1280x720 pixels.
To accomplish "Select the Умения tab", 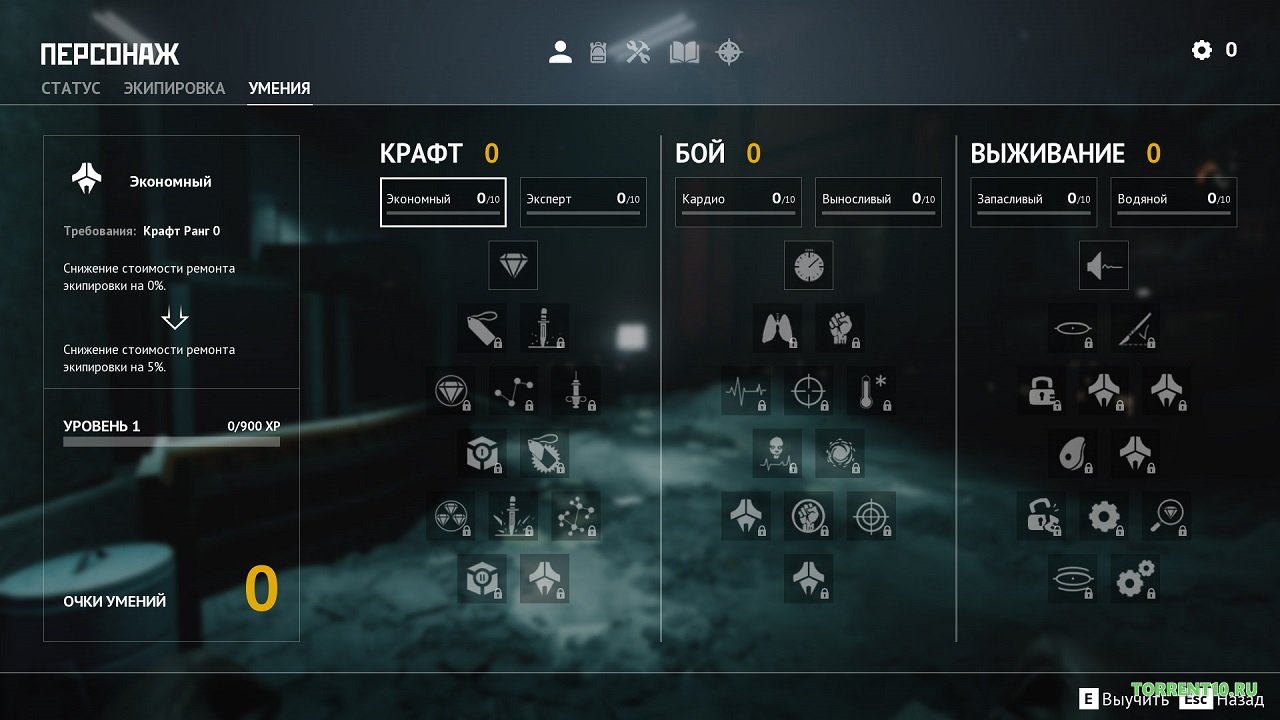I will 279,88.
